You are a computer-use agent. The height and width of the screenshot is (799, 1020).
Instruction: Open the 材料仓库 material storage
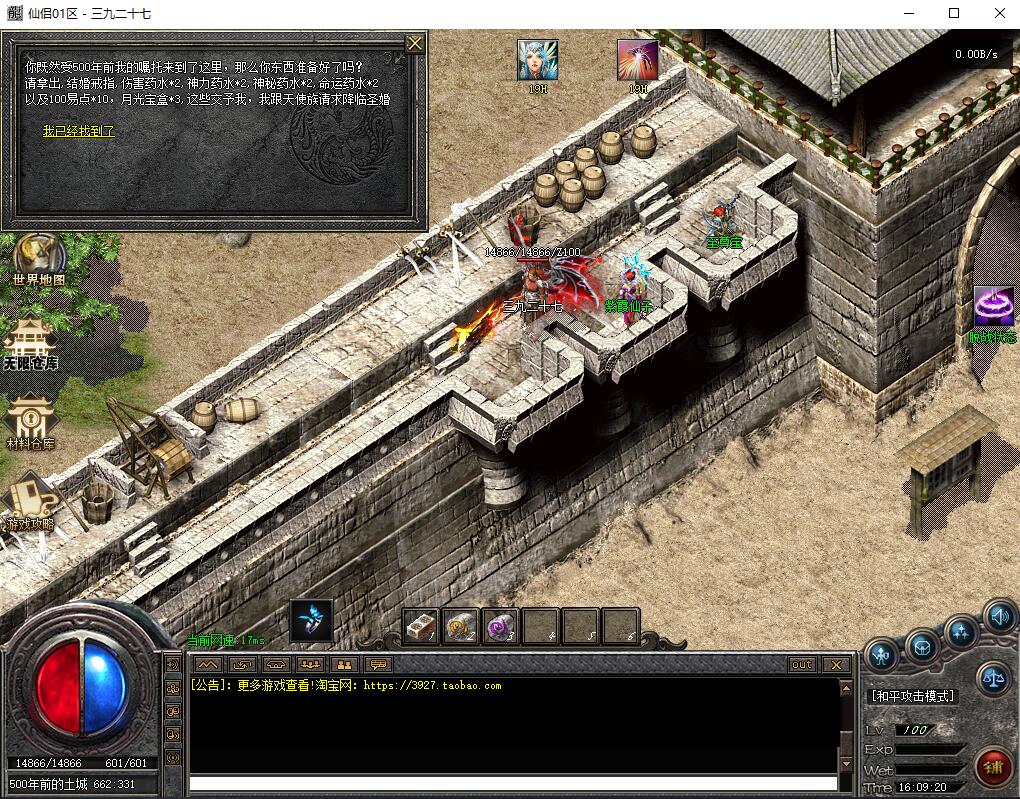[31, 422]
